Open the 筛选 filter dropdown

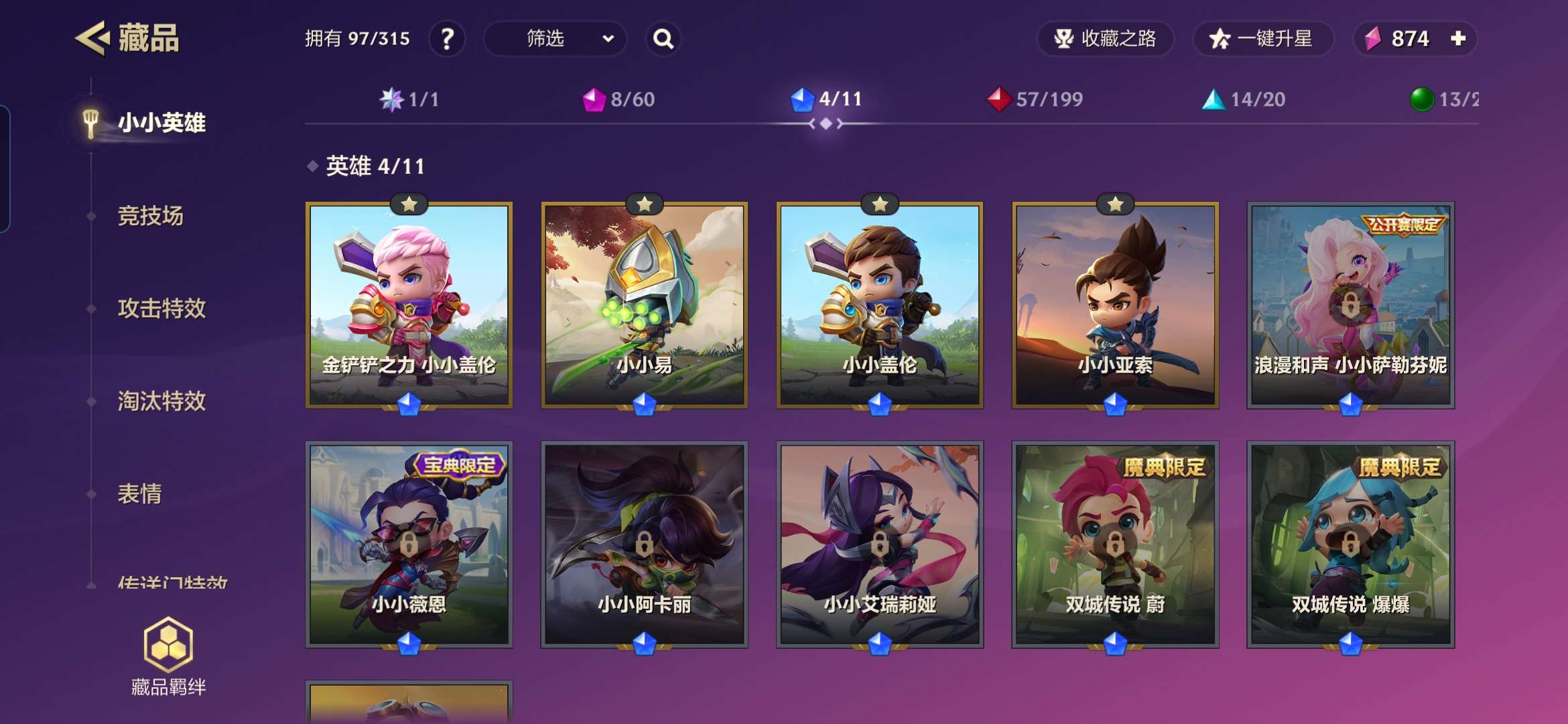coord(555,39)
